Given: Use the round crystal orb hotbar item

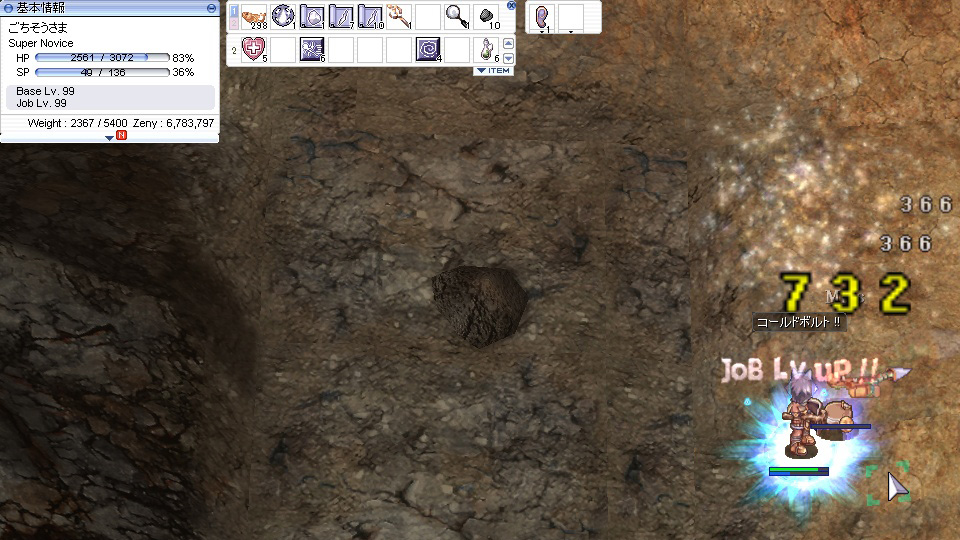Looking at the screenshot, I should click(283, 16).
